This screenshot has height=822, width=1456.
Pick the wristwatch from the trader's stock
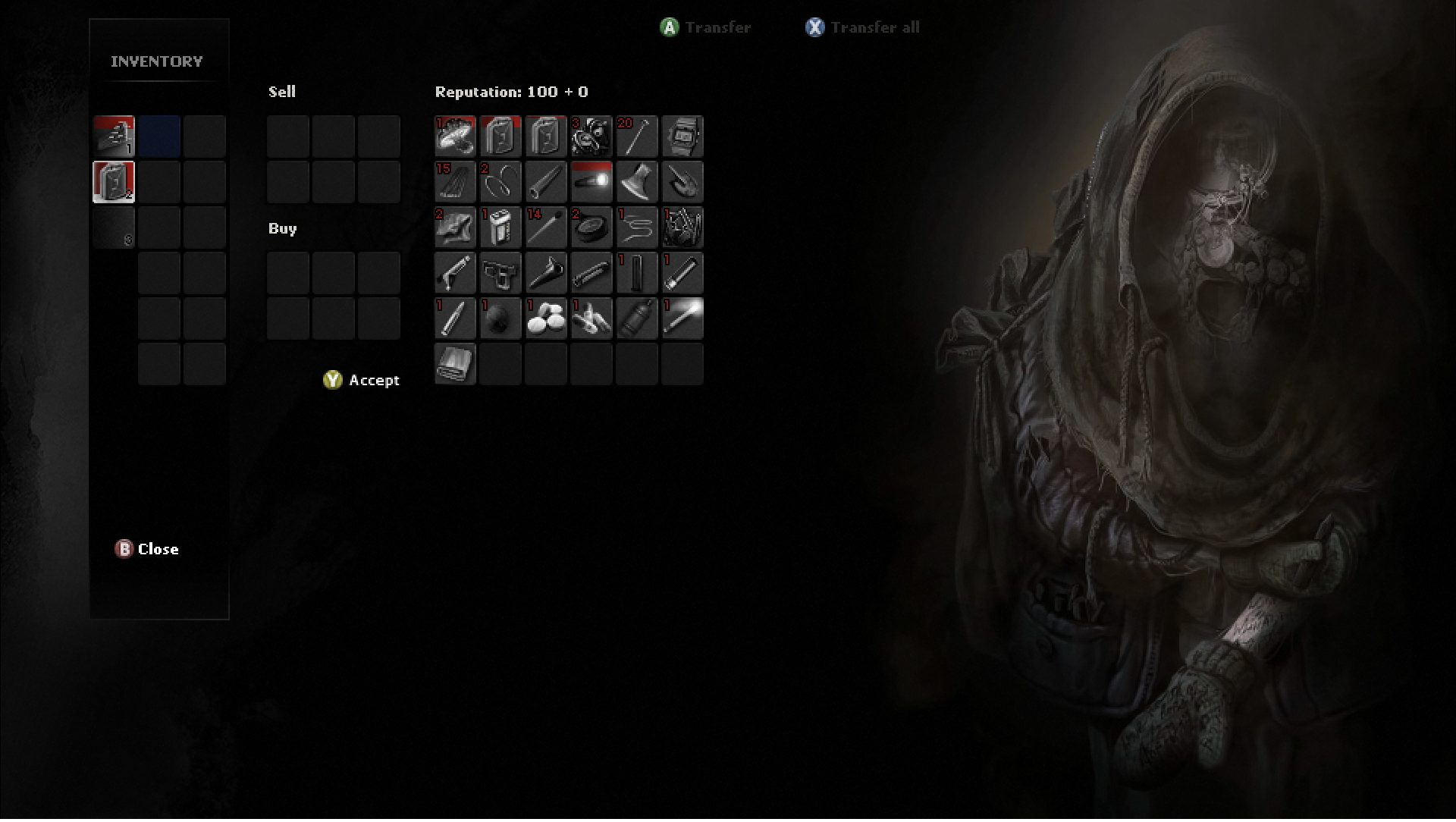(x=682, y=136)
